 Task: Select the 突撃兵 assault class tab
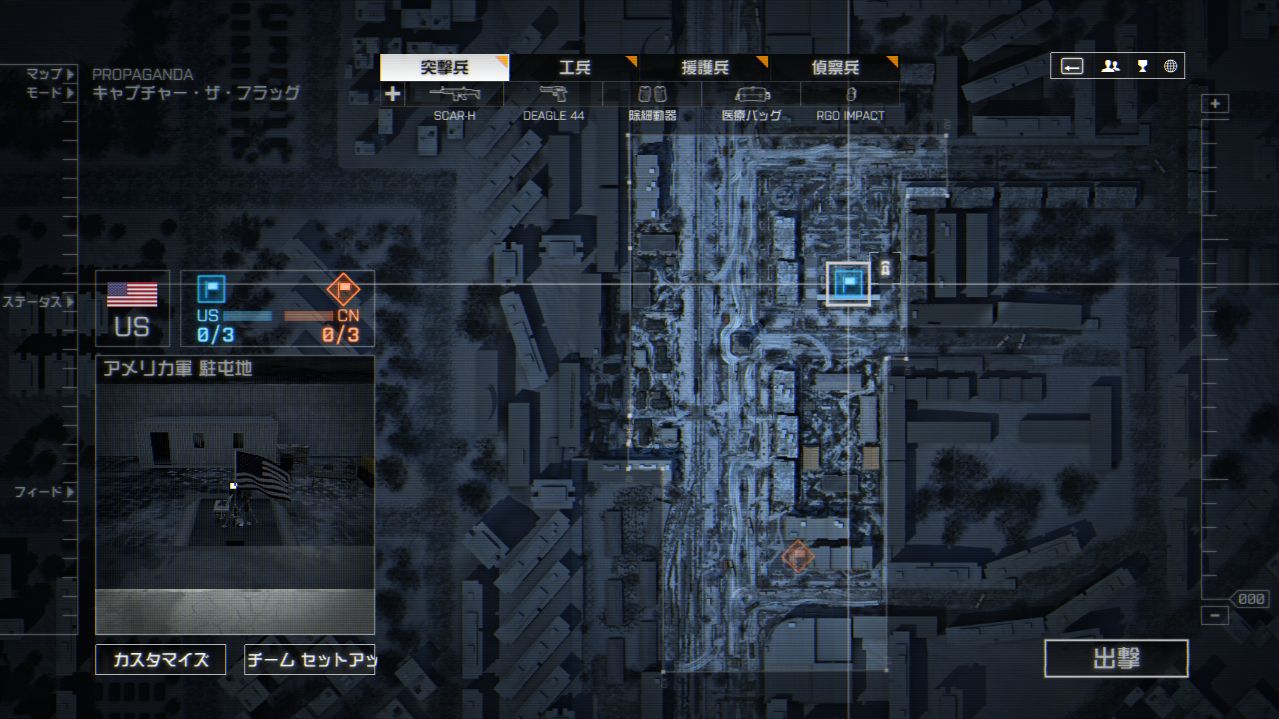pyautogui.click(x=444, y=68)
